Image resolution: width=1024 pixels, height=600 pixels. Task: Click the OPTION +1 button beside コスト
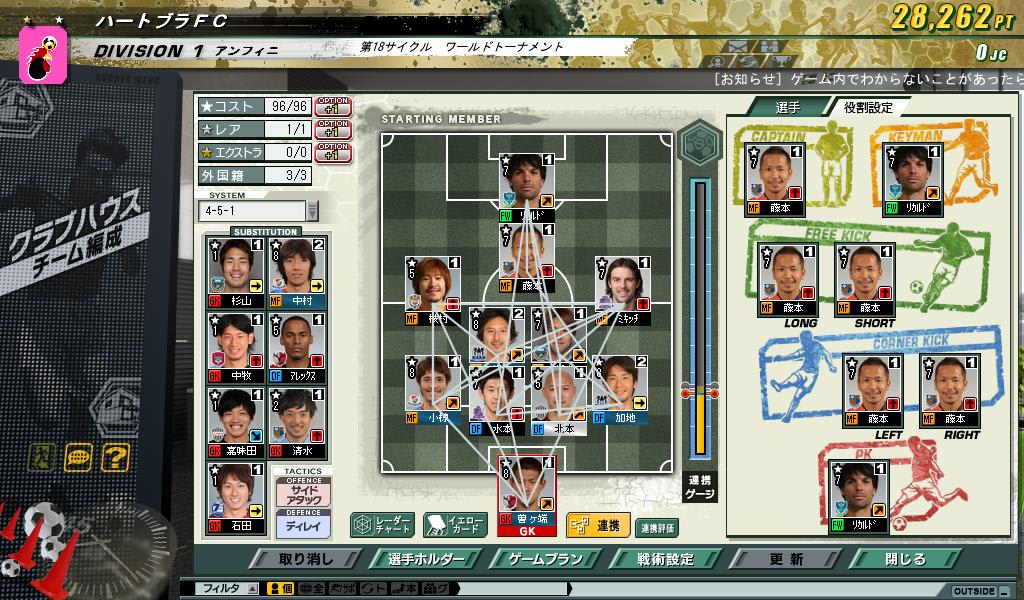[x=332, y=106]
